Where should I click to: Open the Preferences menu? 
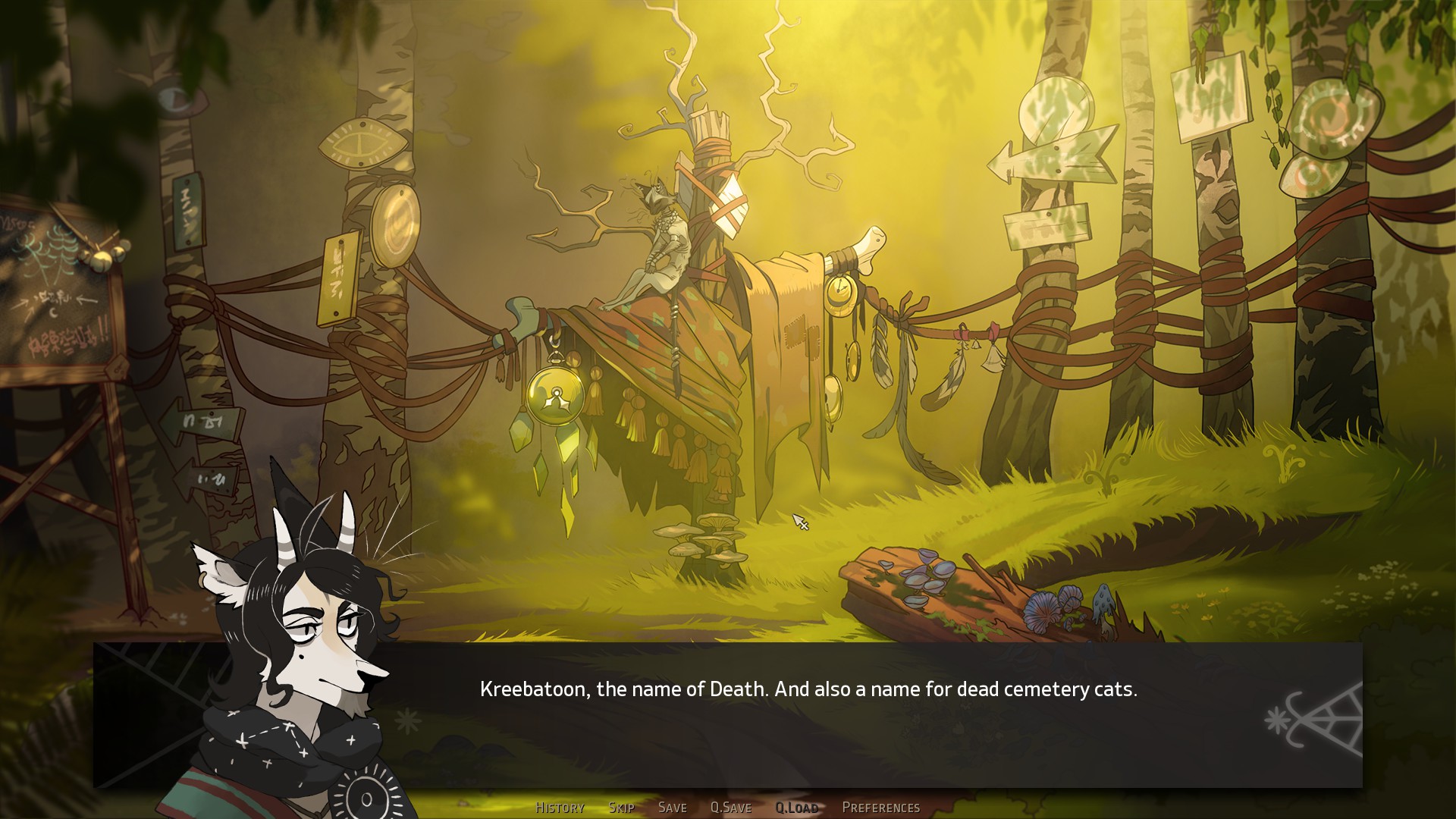coord(880,808)
